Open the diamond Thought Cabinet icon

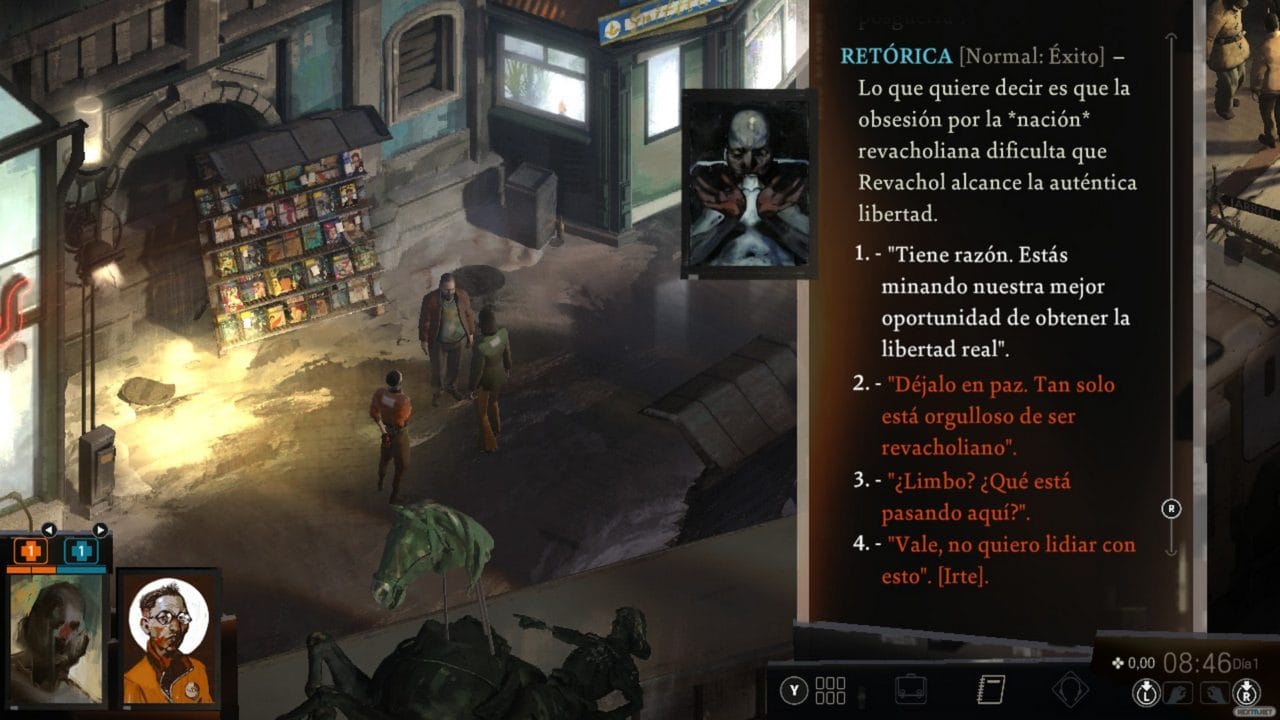[1072, 688]
